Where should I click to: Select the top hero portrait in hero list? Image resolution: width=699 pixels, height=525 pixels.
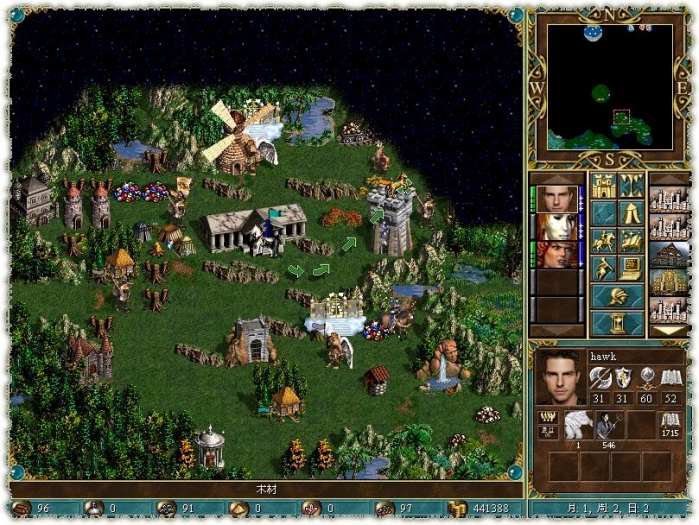point(554,199)
